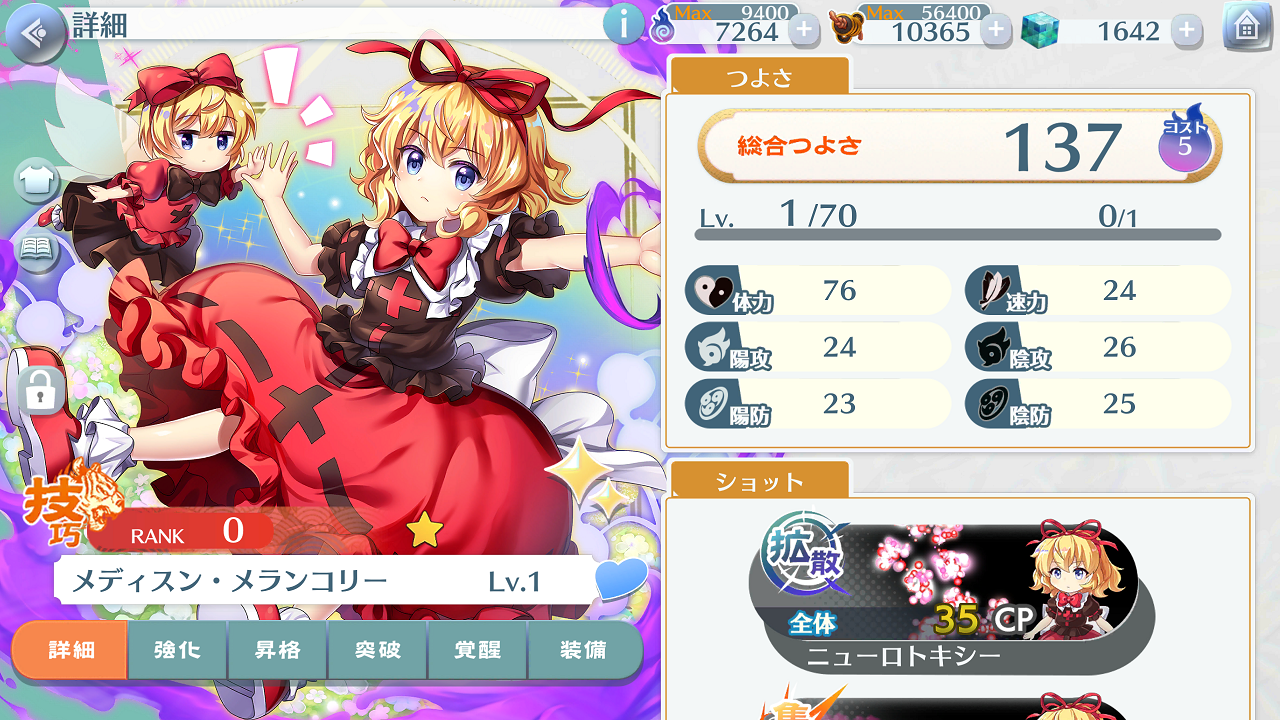Open the つよさ section header

tap(758, 77)
